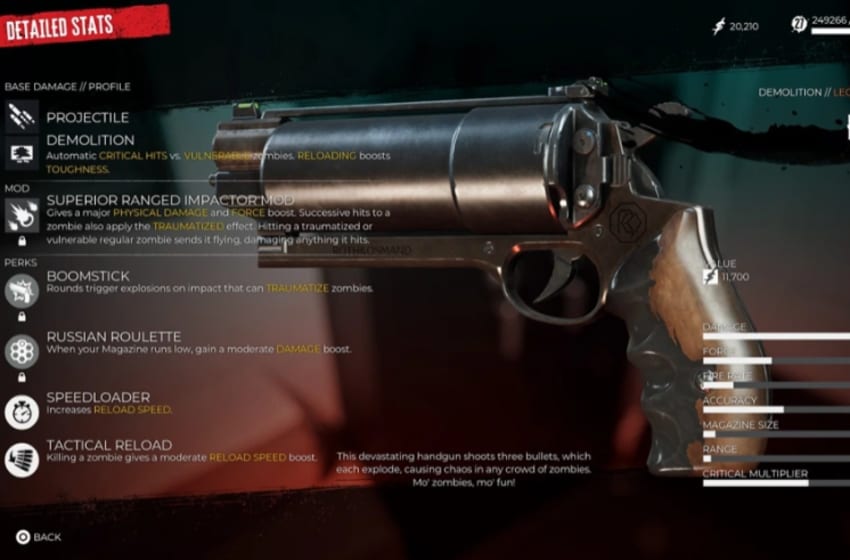Highlight the Tactical Reload perk
Image resolution: width=850 pixels, height=560 pixels.
point(109,445)
